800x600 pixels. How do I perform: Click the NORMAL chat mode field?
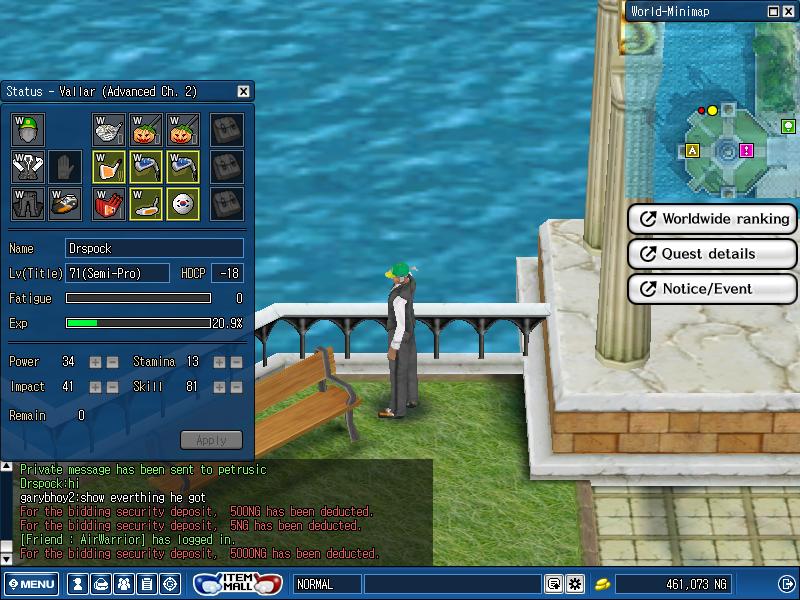click(x=326, y=584)
